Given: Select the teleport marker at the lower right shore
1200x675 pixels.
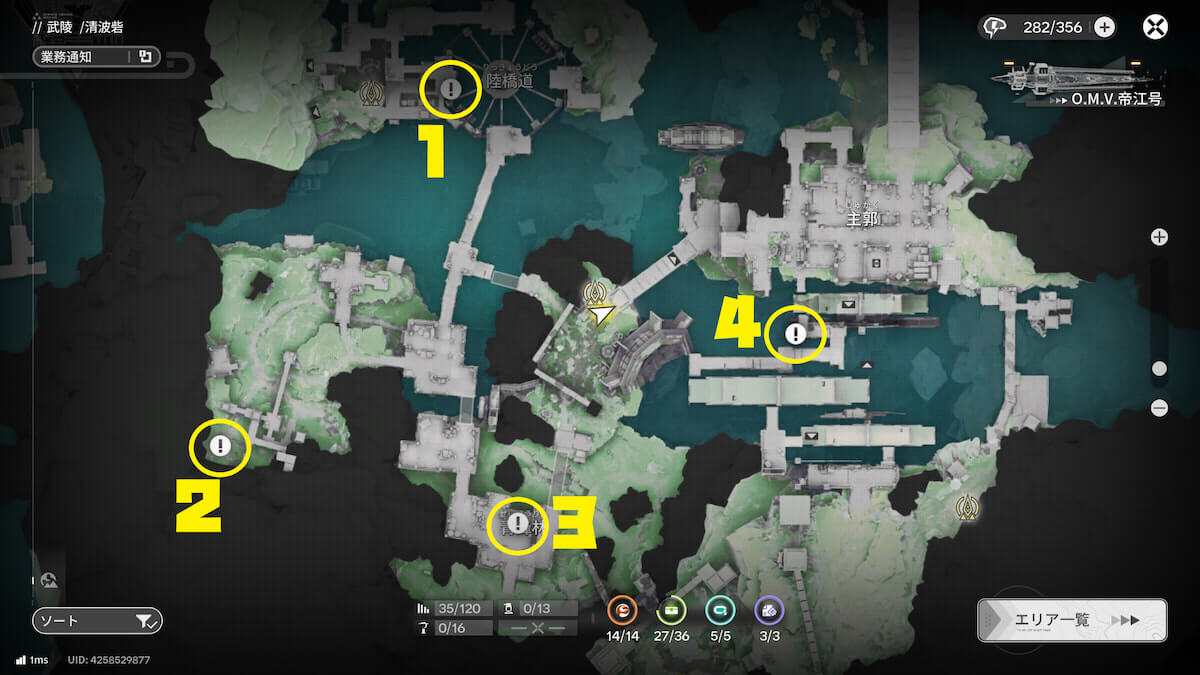Looking at the screenshot, I should click(x=966, y=507).
